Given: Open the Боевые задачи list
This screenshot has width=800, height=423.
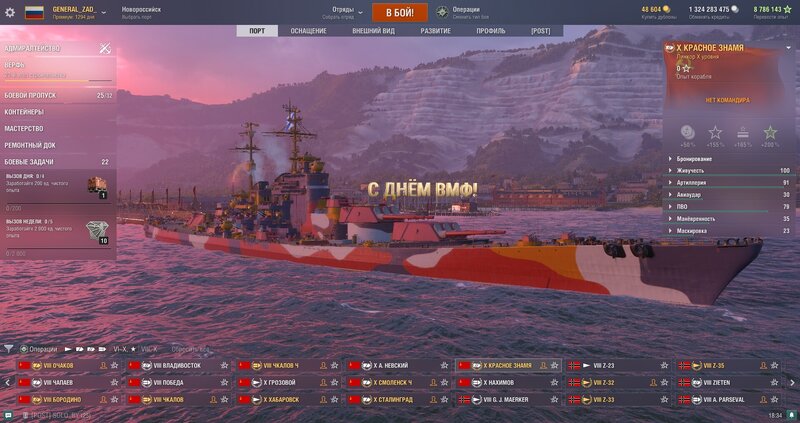Looking at the screenshot, I should 29,162.
